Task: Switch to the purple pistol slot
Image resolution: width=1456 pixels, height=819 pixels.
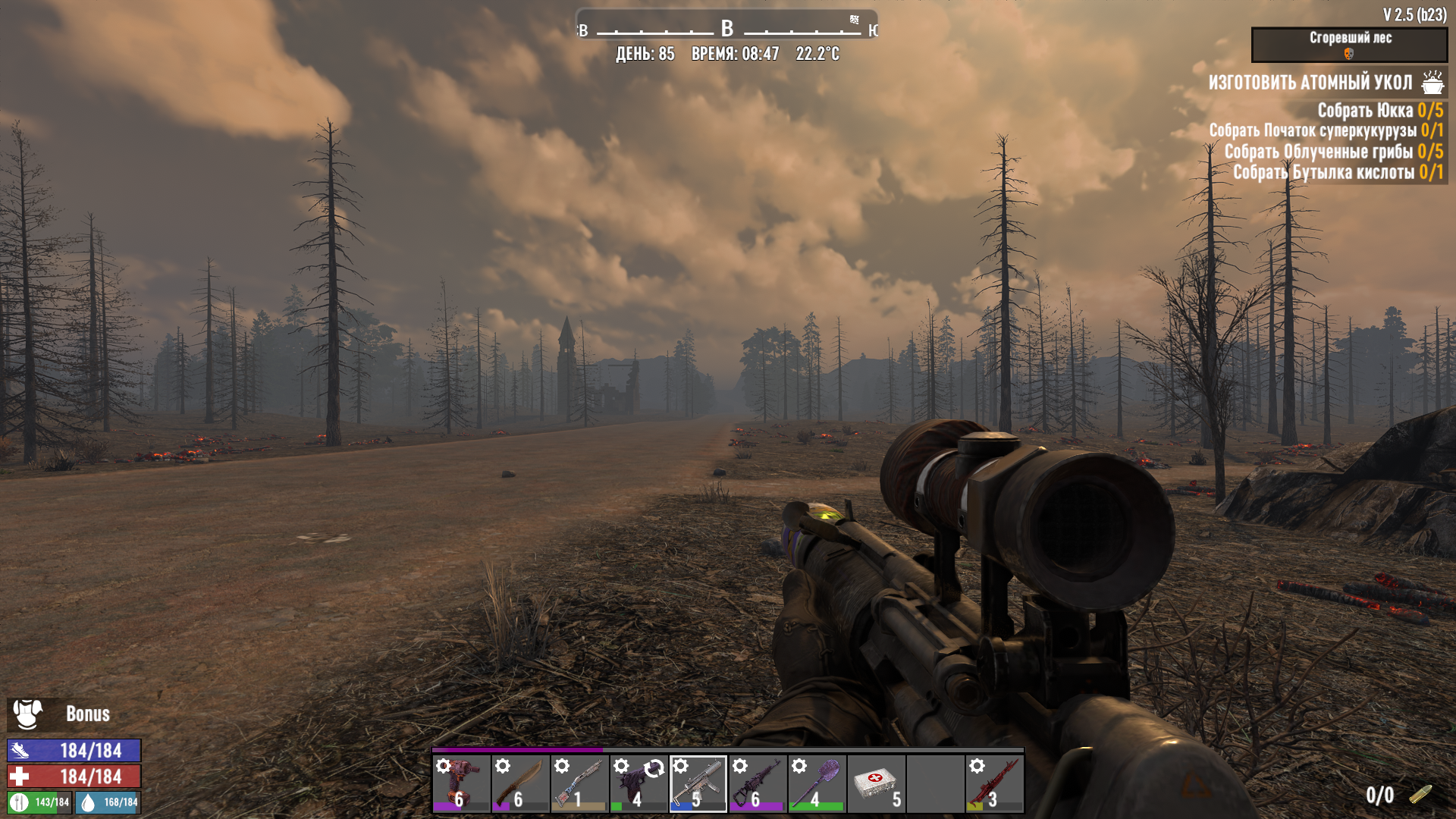Action: [x=639, y=783]
